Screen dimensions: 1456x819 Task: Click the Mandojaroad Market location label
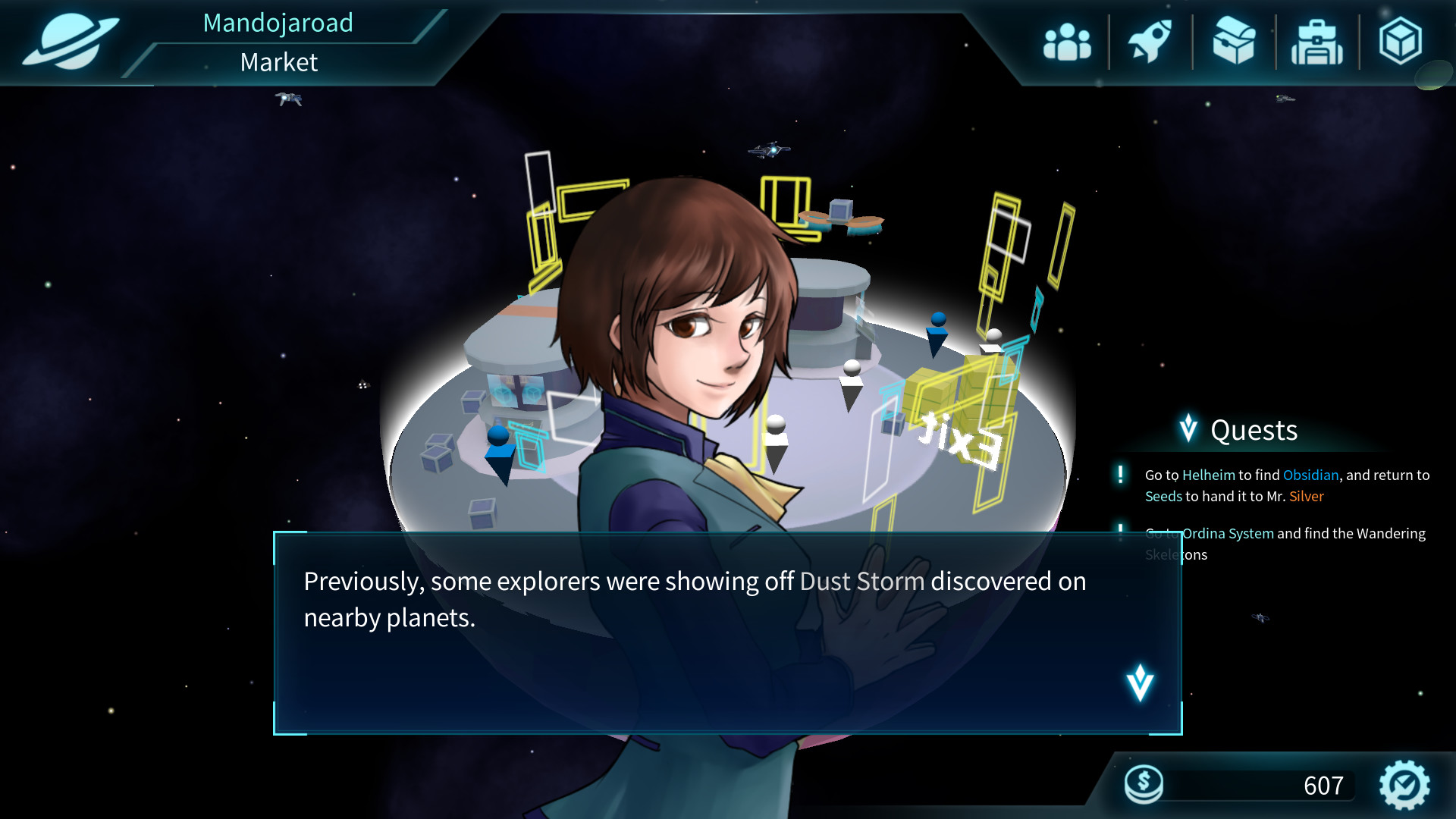278,42
